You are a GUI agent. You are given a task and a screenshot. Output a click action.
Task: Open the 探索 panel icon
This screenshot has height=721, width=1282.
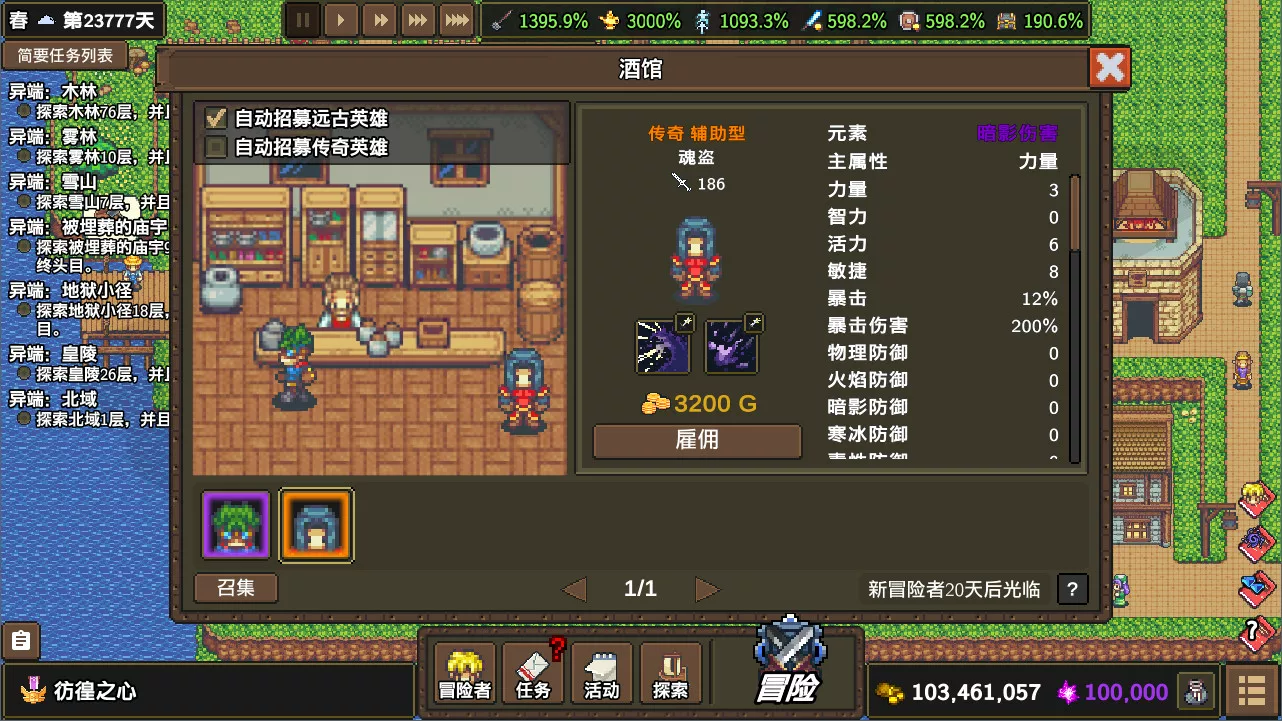[670, 670]
